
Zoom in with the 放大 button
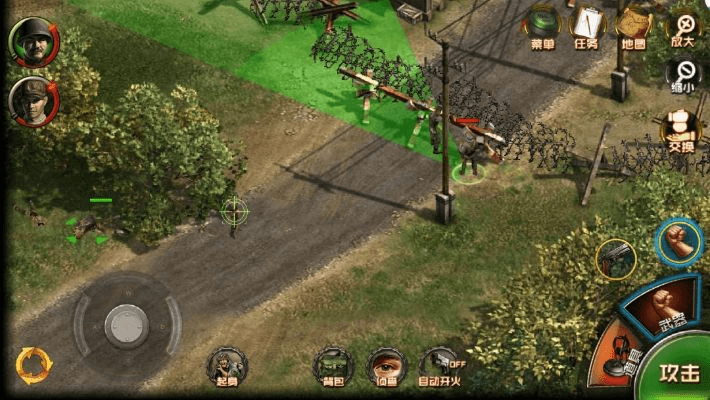coord(684,28)
